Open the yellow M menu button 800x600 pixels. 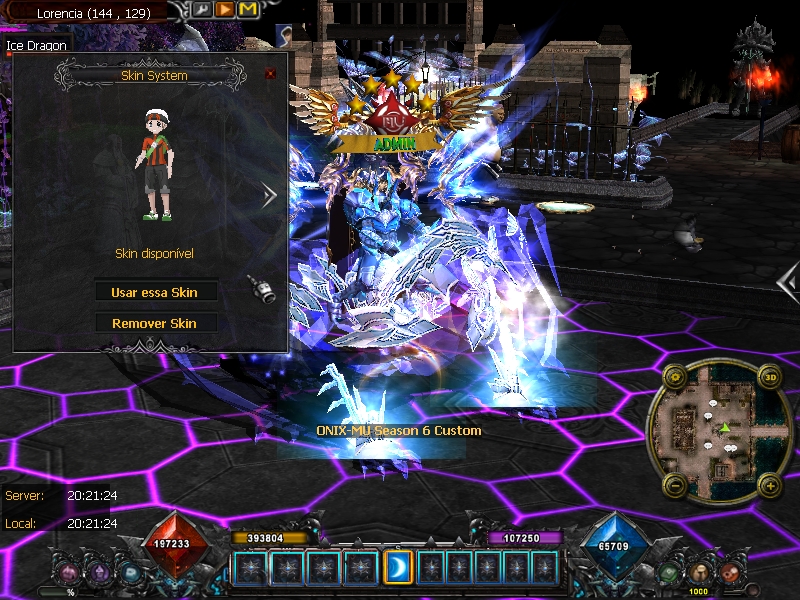[247, 10]
